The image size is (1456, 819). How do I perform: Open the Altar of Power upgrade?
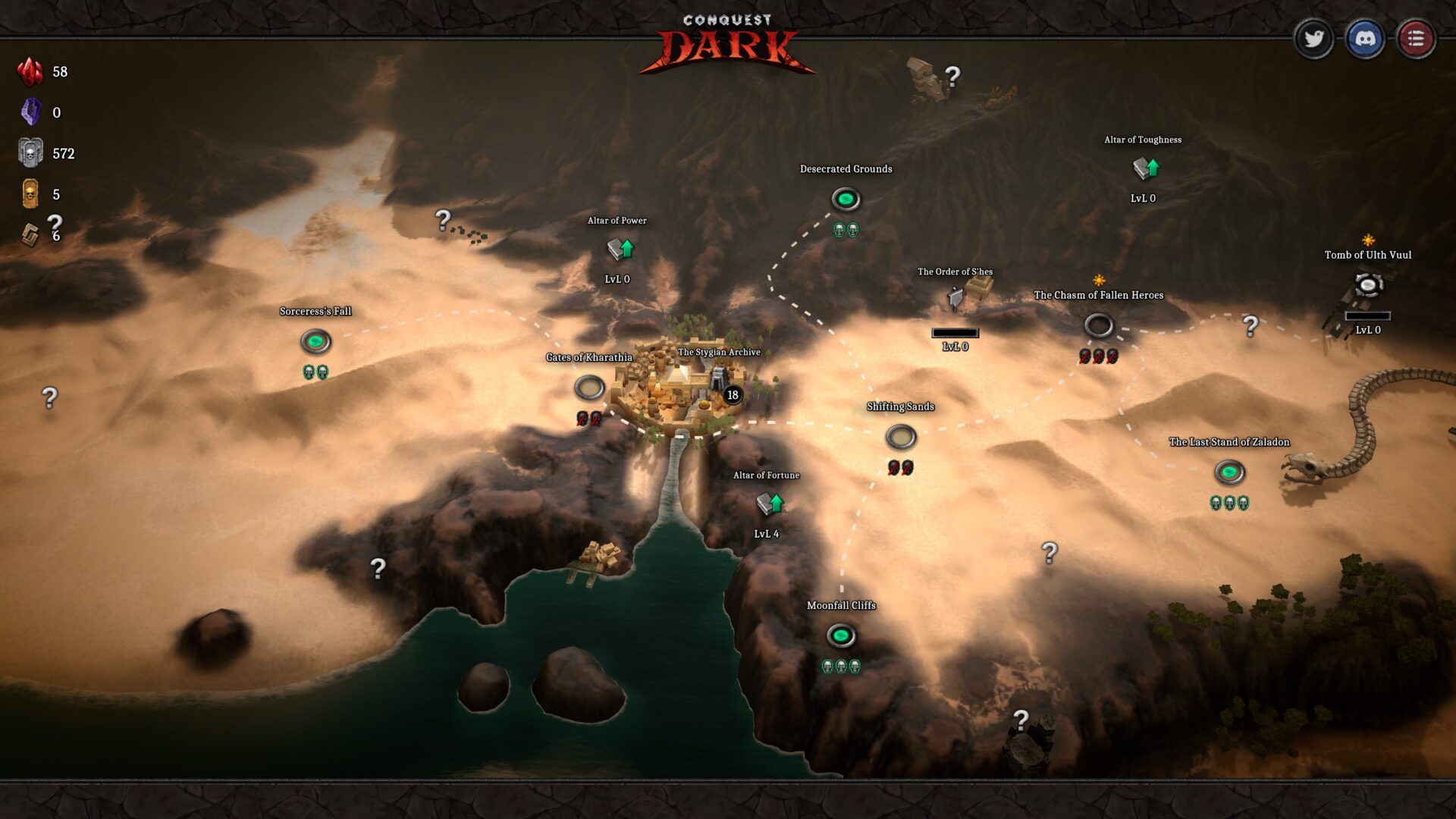[x=620, y=249]
